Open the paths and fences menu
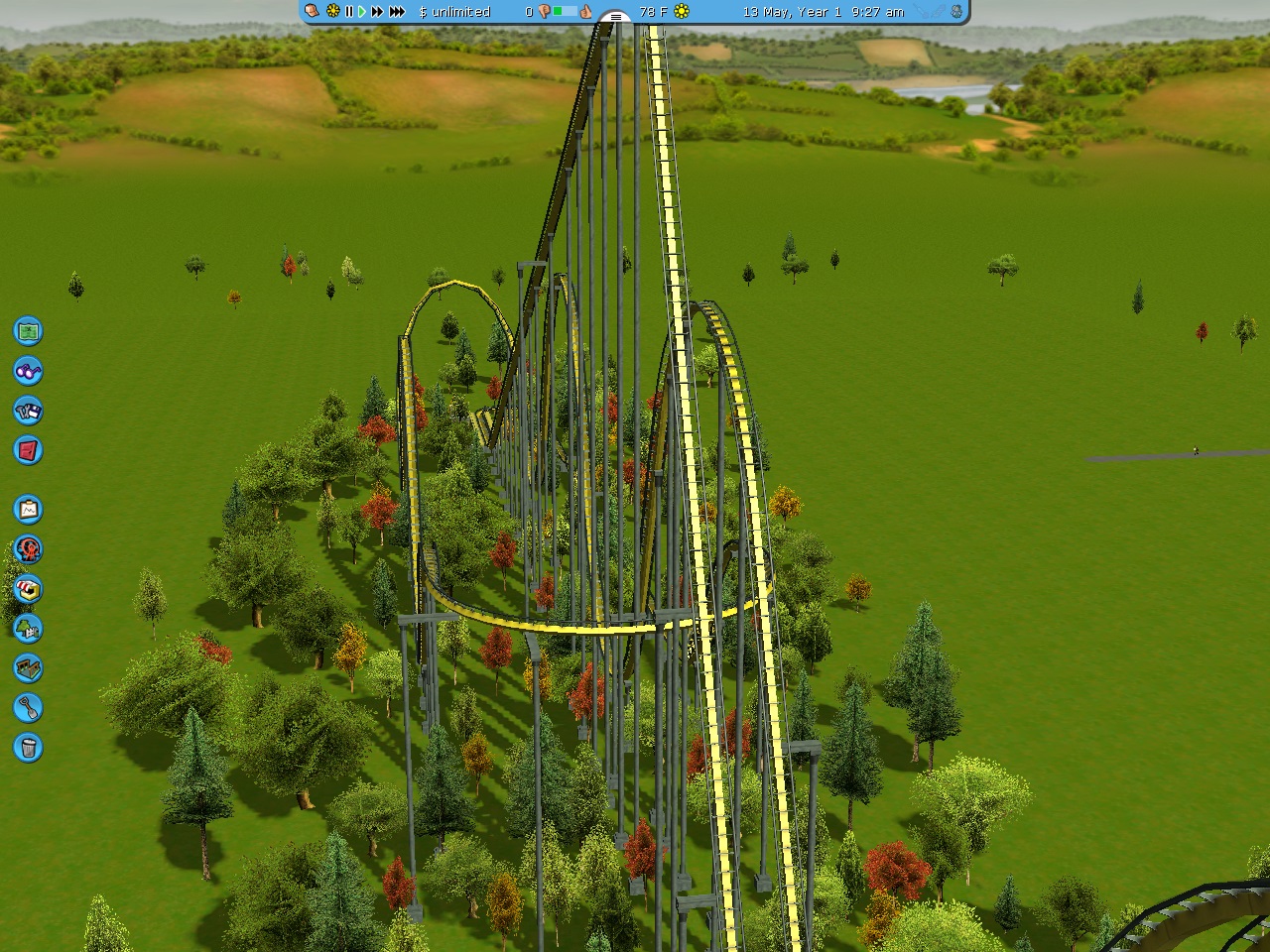The image size is (1270, 952). 28,668
